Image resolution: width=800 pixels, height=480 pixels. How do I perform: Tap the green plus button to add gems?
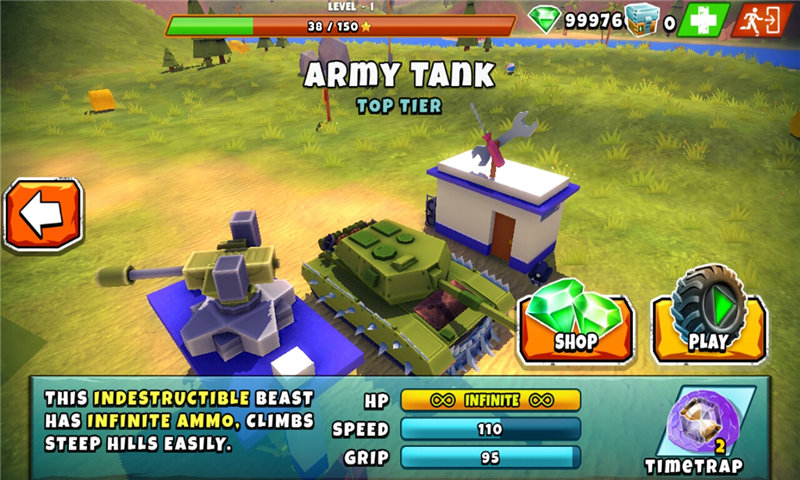click(702, 19)
